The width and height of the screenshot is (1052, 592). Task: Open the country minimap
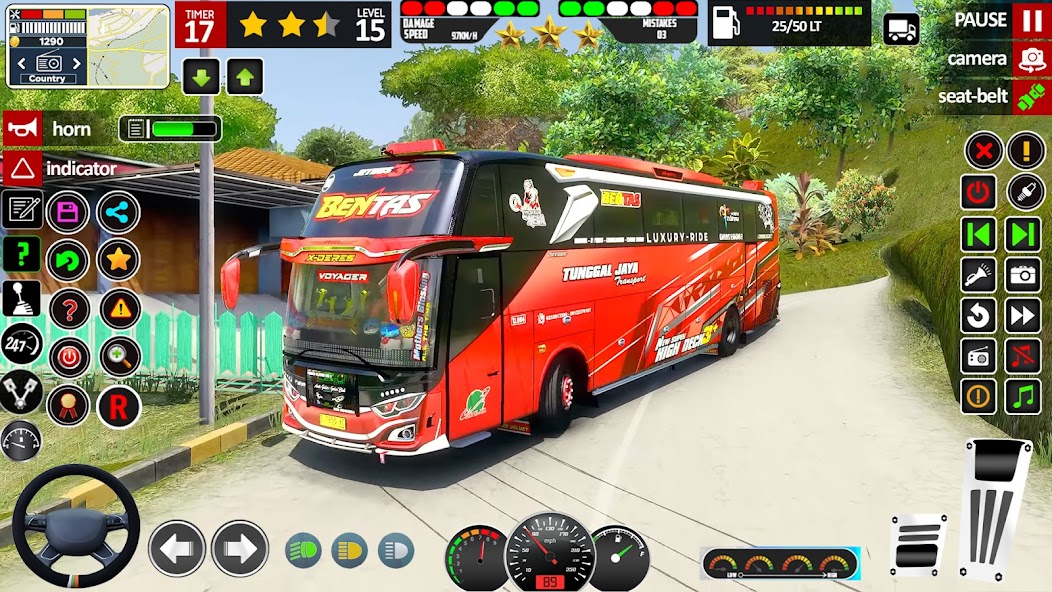click(x=88, y=46)
